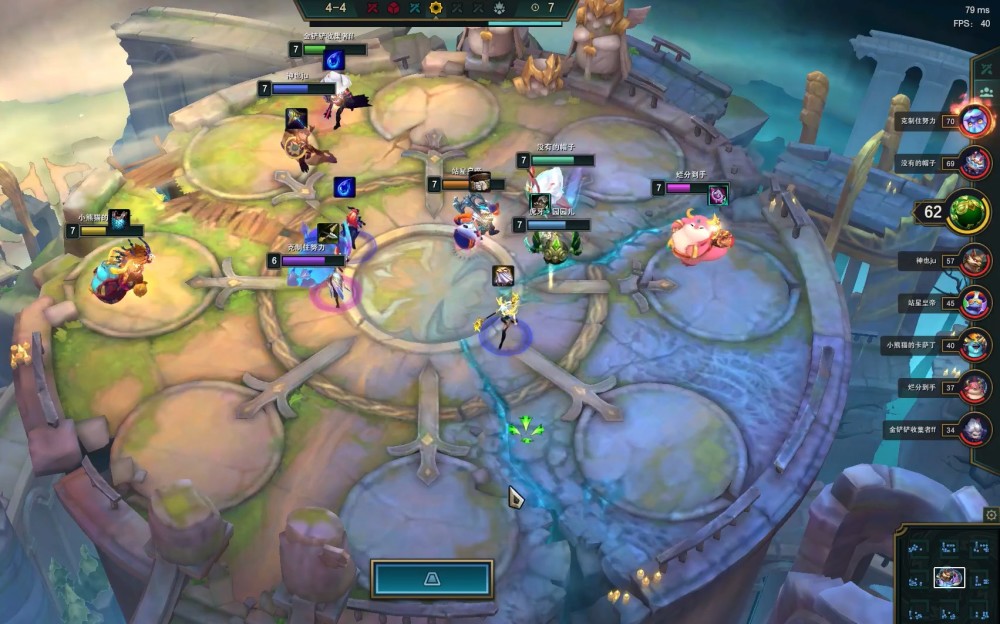Open the settings gear above the minimap
The height and width of the screenshot is (624, 1000).
(x=991, y=515)
